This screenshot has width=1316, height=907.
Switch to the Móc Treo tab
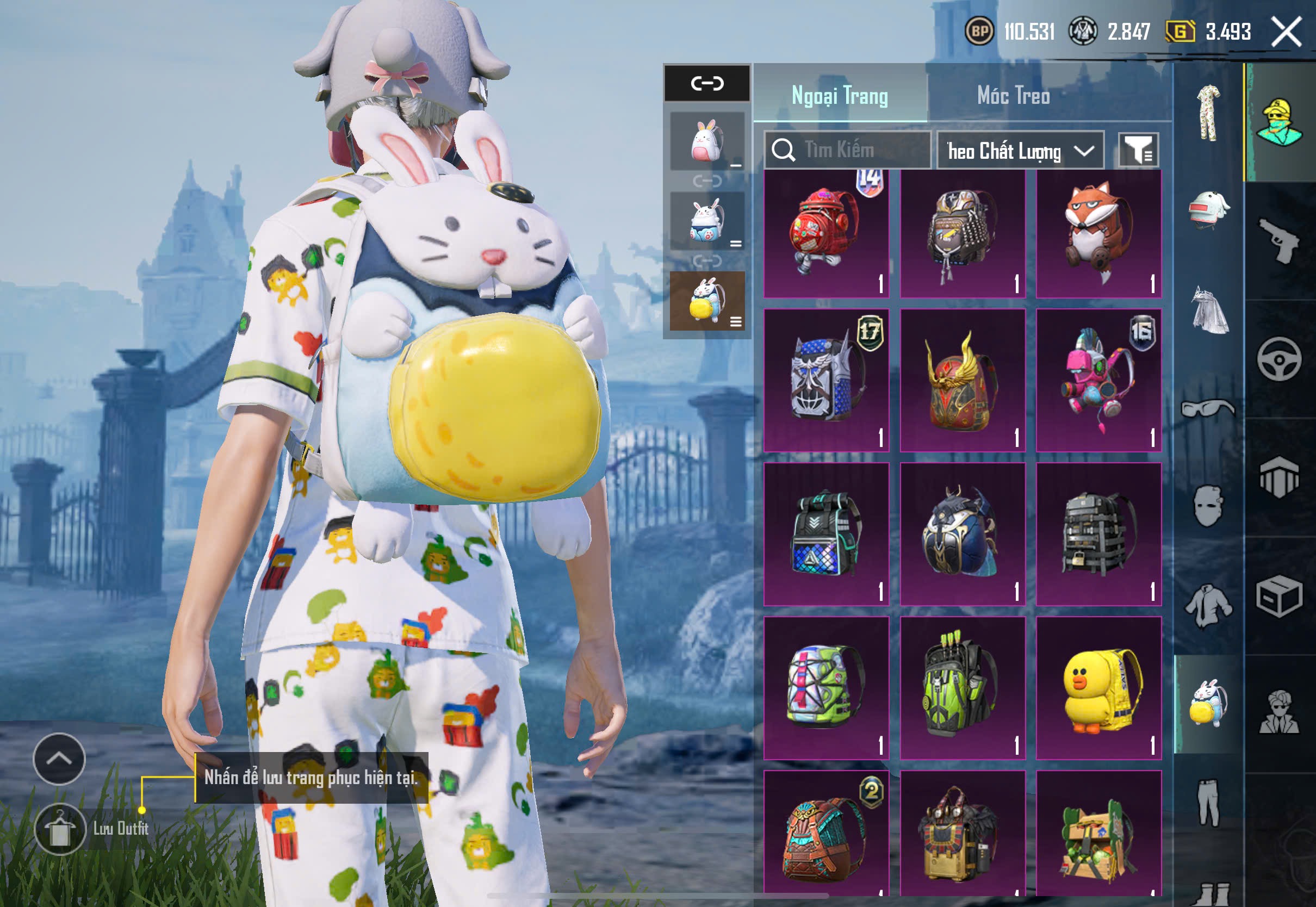(x=1013, y=96)
